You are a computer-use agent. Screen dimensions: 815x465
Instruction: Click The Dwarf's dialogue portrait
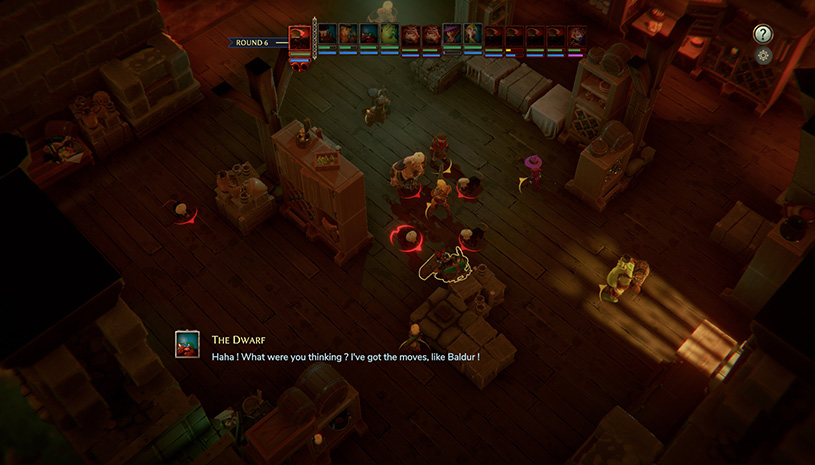187,344
